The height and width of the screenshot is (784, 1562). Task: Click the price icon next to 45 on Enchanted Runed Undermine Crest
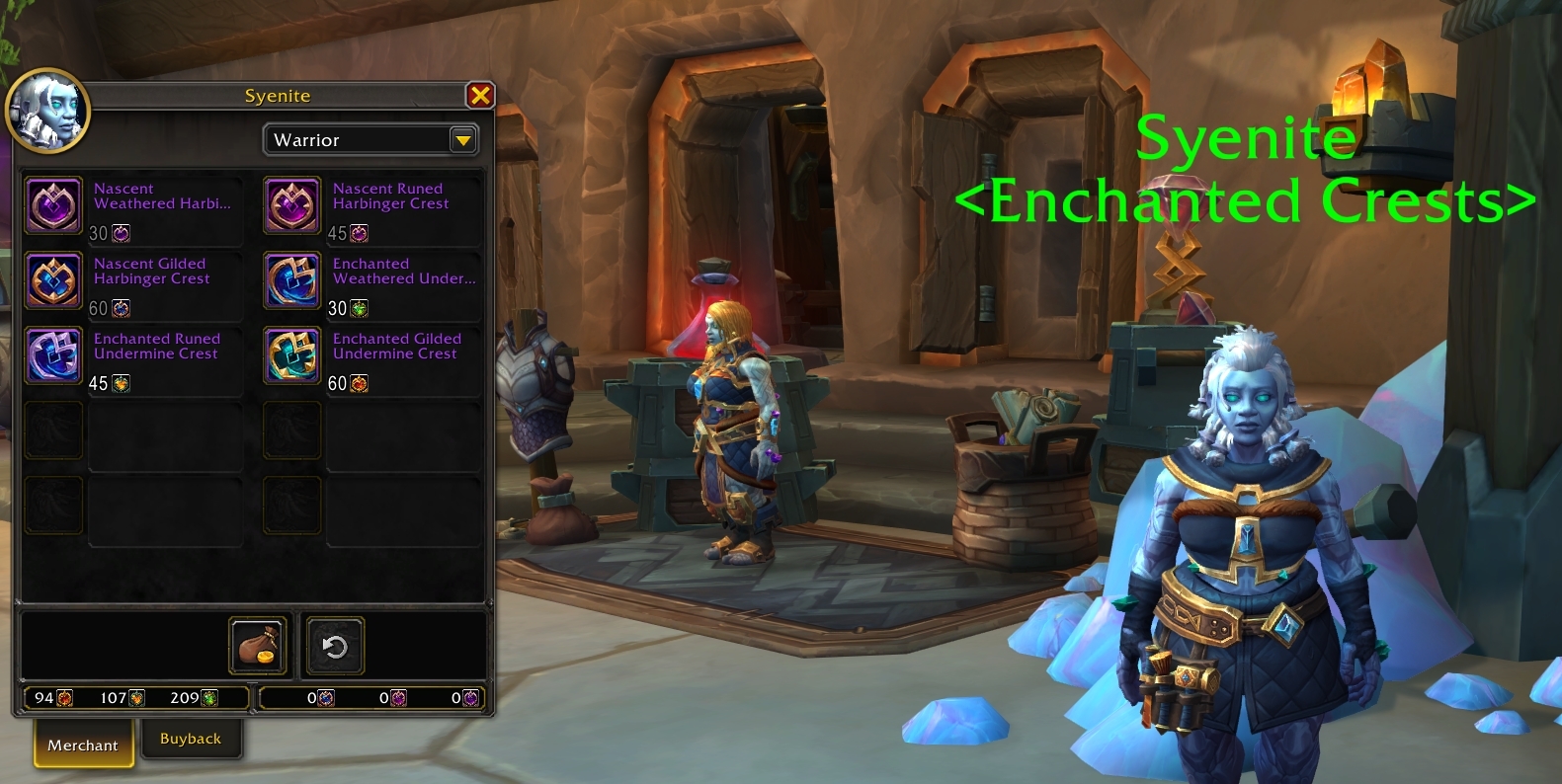pyautogui.click(x=119, y=384)
